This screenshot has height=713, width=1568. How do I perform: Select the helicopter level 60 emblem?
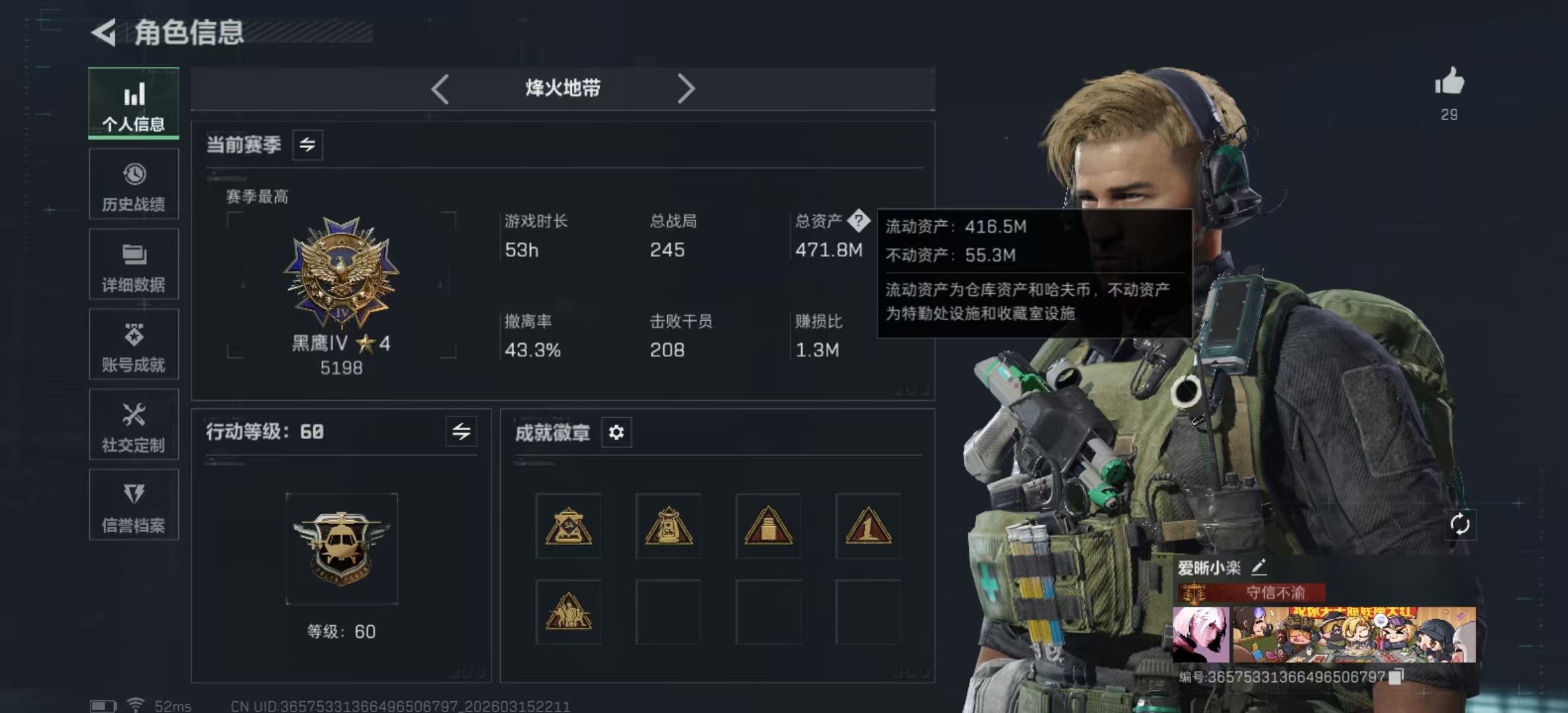point(342,549)
